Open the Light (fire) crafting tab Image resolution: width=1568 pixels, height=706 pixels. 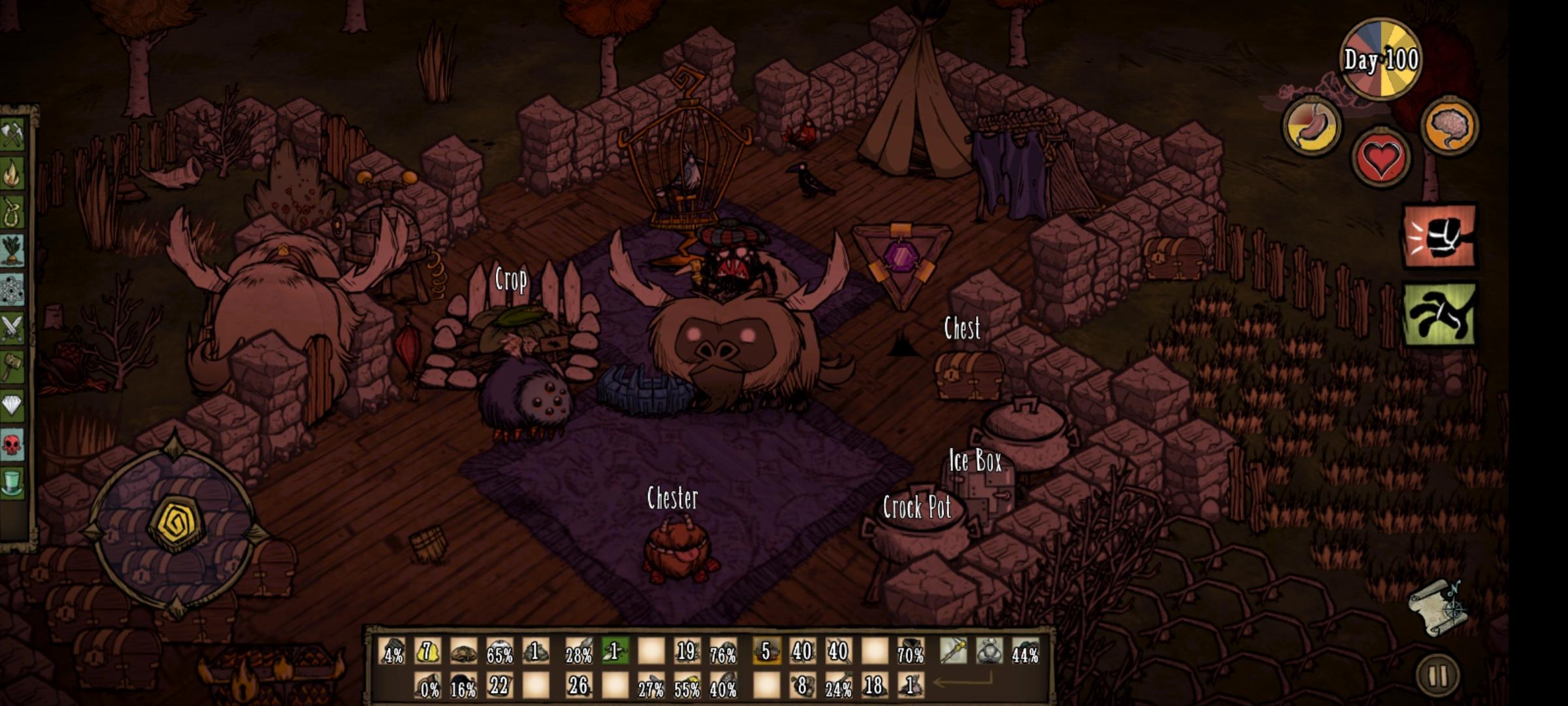pos(12,174)
